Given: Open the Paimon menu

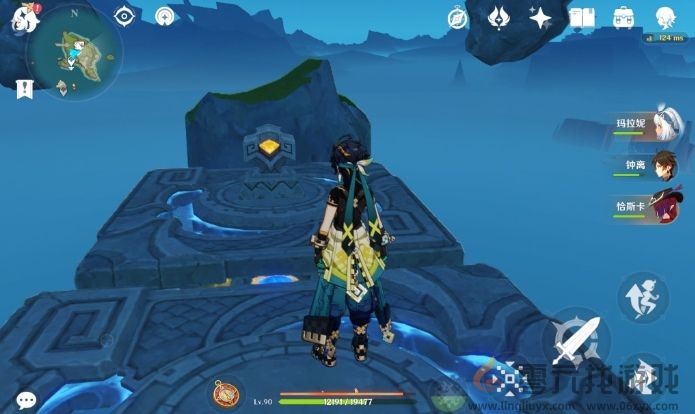Looking at the screenshot, I should click(23, 19).
